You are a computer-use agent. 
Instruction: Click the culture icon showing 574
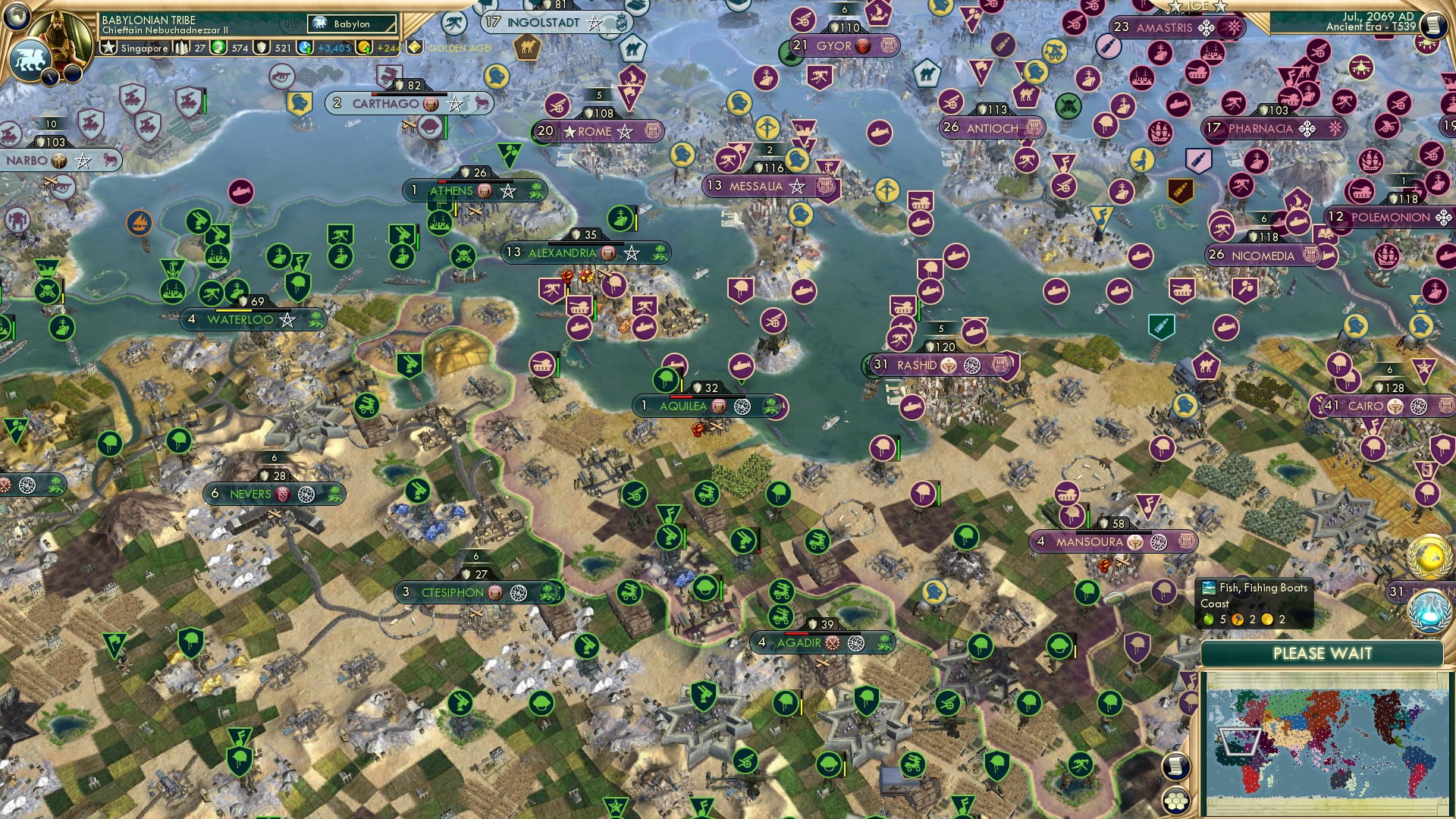(x=218, y=49)
